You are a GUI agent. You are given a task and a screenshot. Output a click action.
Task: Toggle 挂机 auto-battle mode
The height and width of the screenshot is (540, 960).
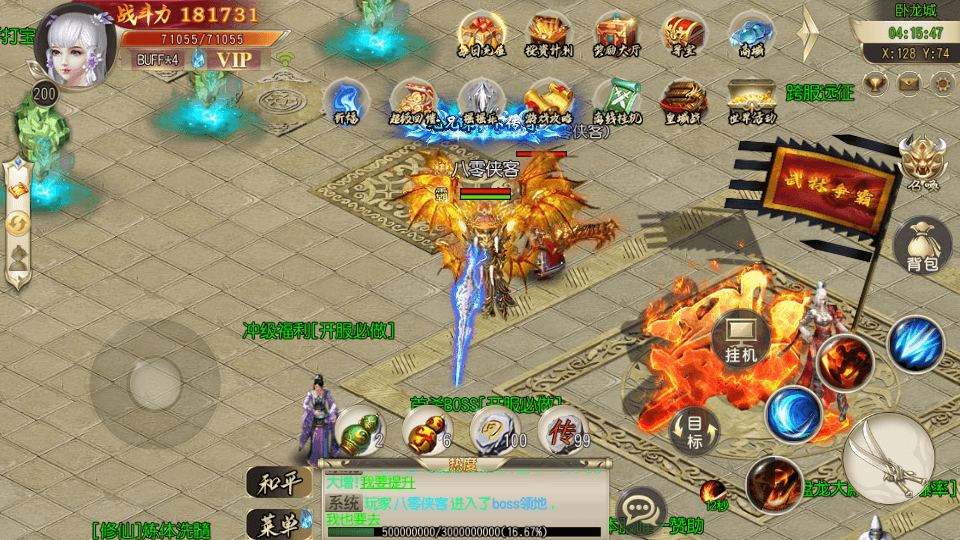pos(741,340)
